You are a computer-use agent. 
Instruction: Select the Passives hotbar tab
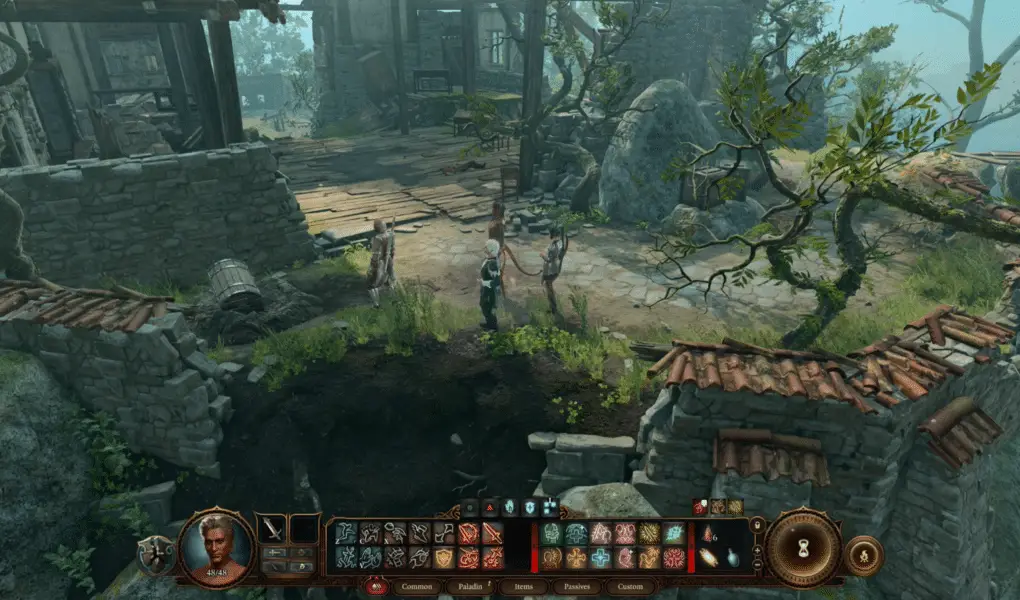pos(577,587)
